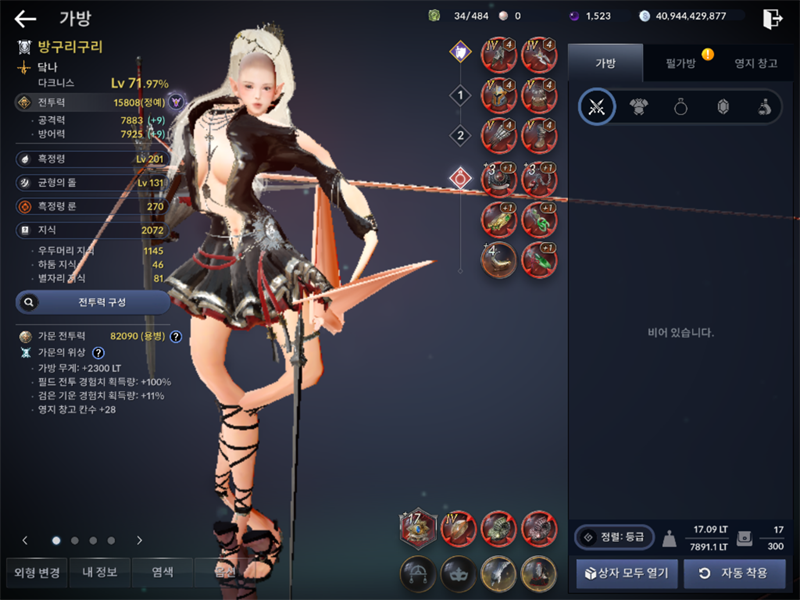Image resolution: width=800 pixels, height=600 pixels.
Task: Open the 염색 dye menu
Action: click(x=162, y=573)
